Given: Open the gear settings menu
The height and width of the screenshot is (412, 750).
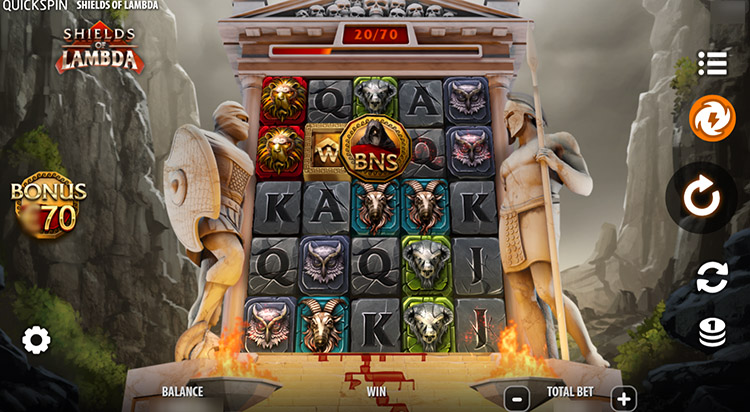Looking at the screenshot, I should click(36, 341).
